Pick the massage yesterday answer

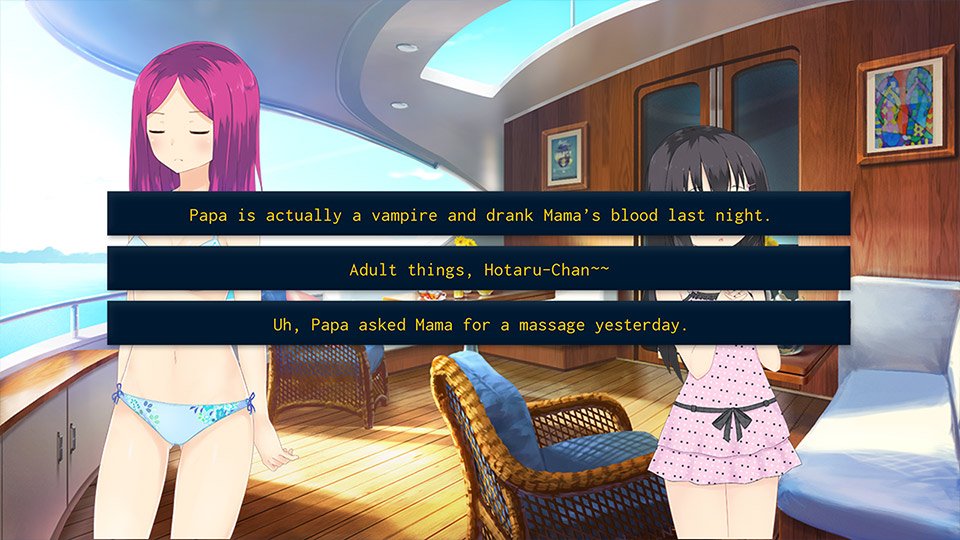point(479,324)
